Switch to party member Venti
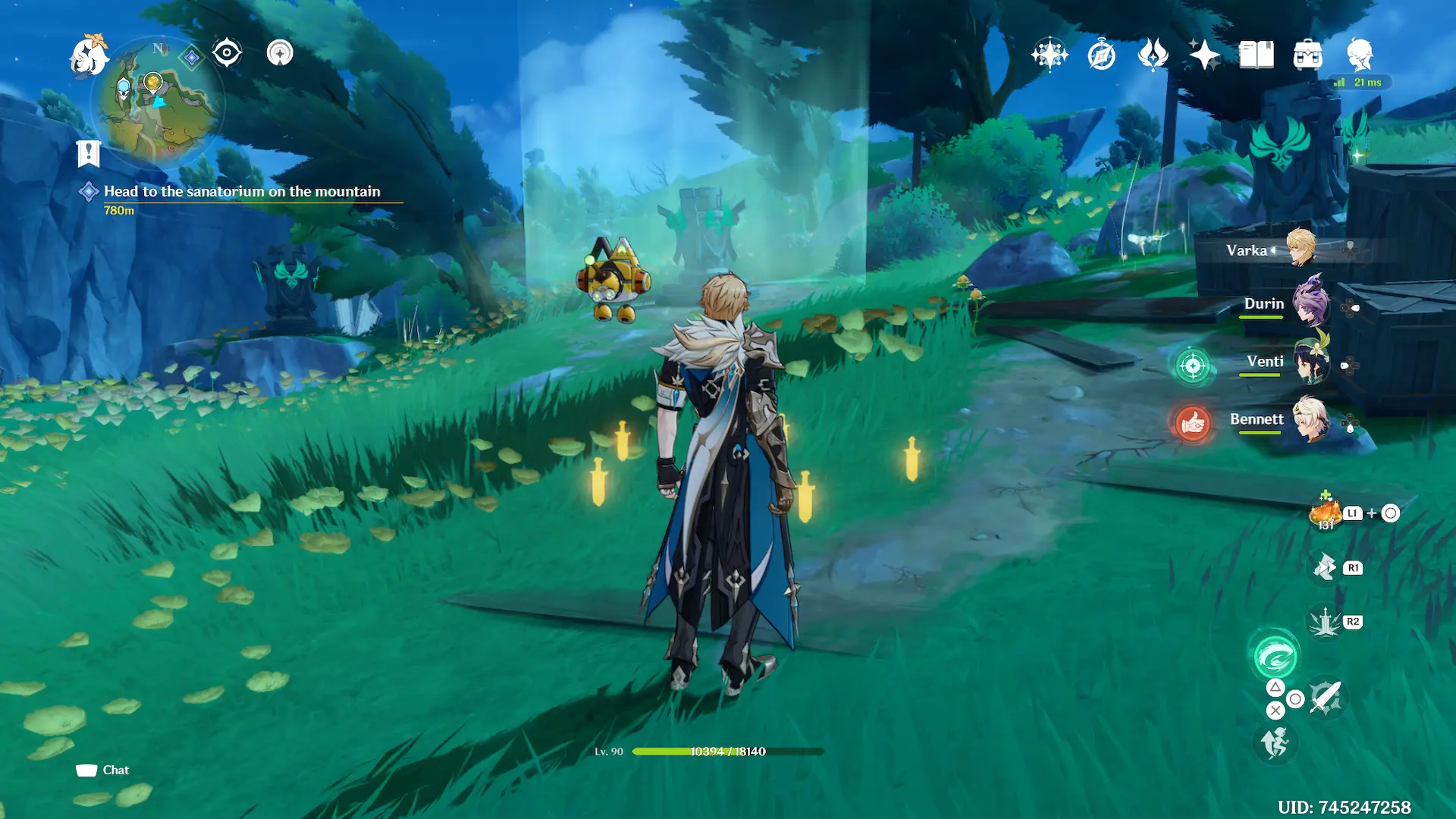 pyautogui.click(x=1310, y=362)
